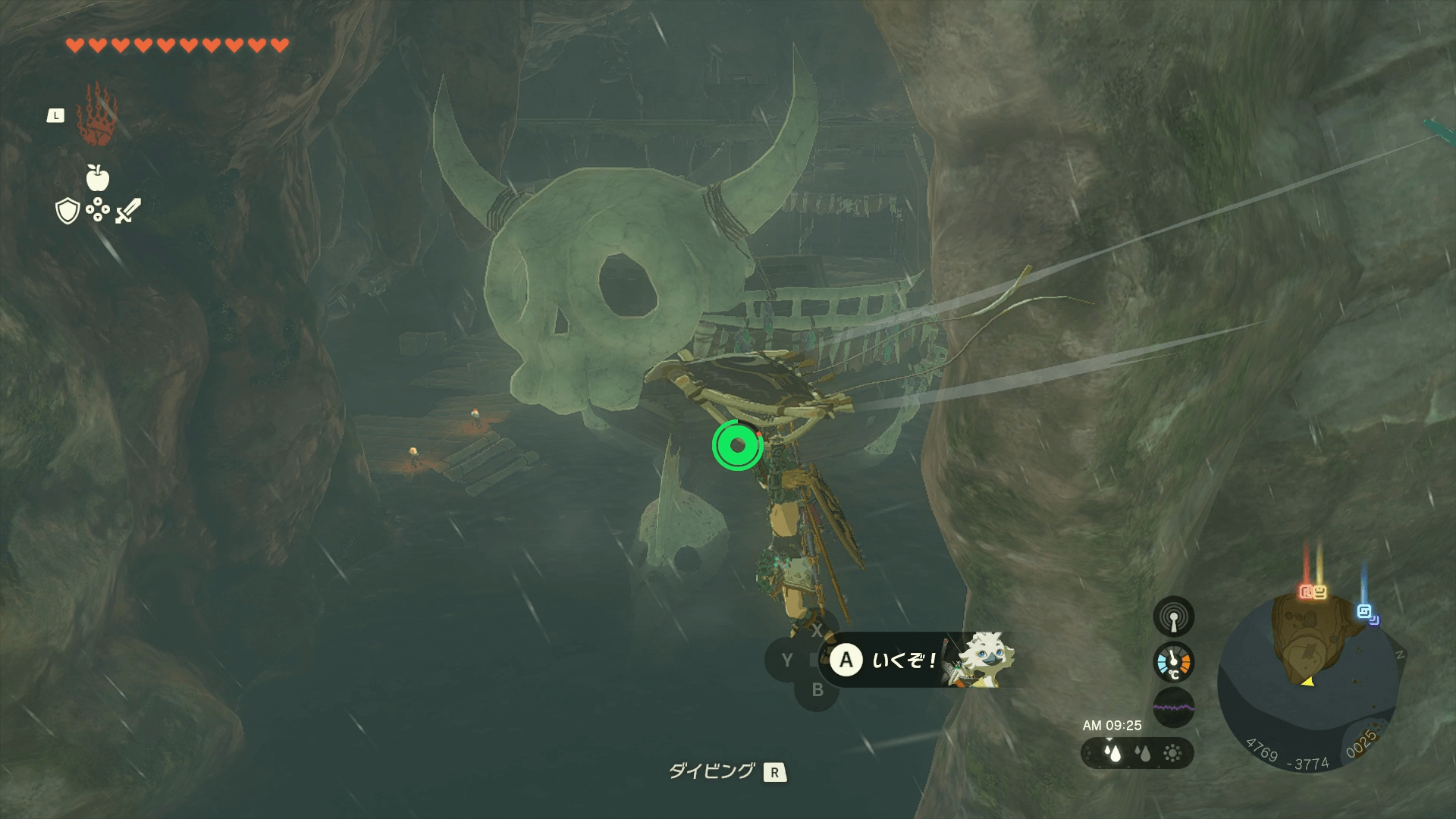Select the red marker on the minimap
The width and height of the screenshot is (1456, 819).
pos(1306,591)
